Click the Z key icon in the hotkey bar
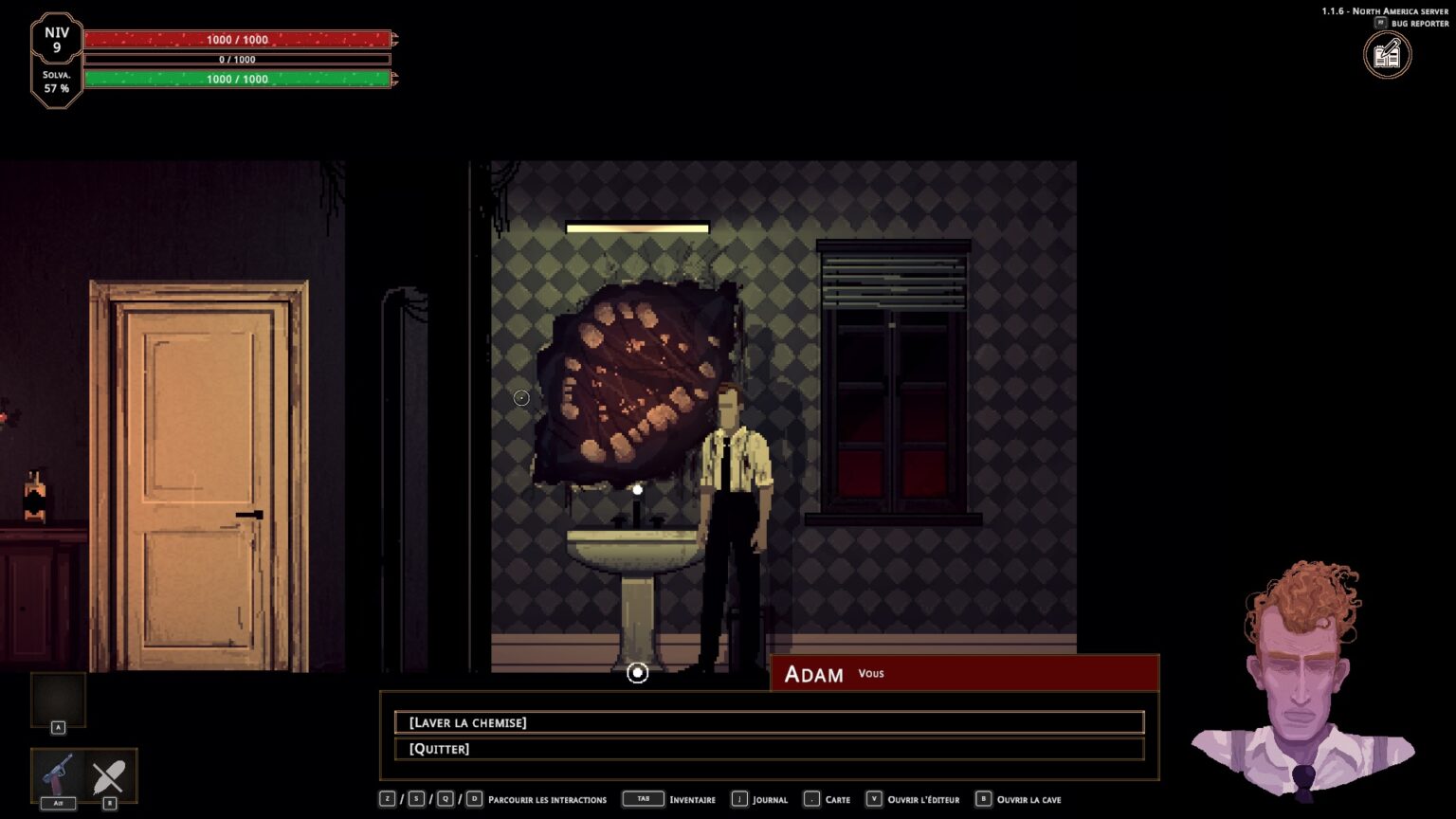The image size is (1456, 819). click(x=387, y=799)
